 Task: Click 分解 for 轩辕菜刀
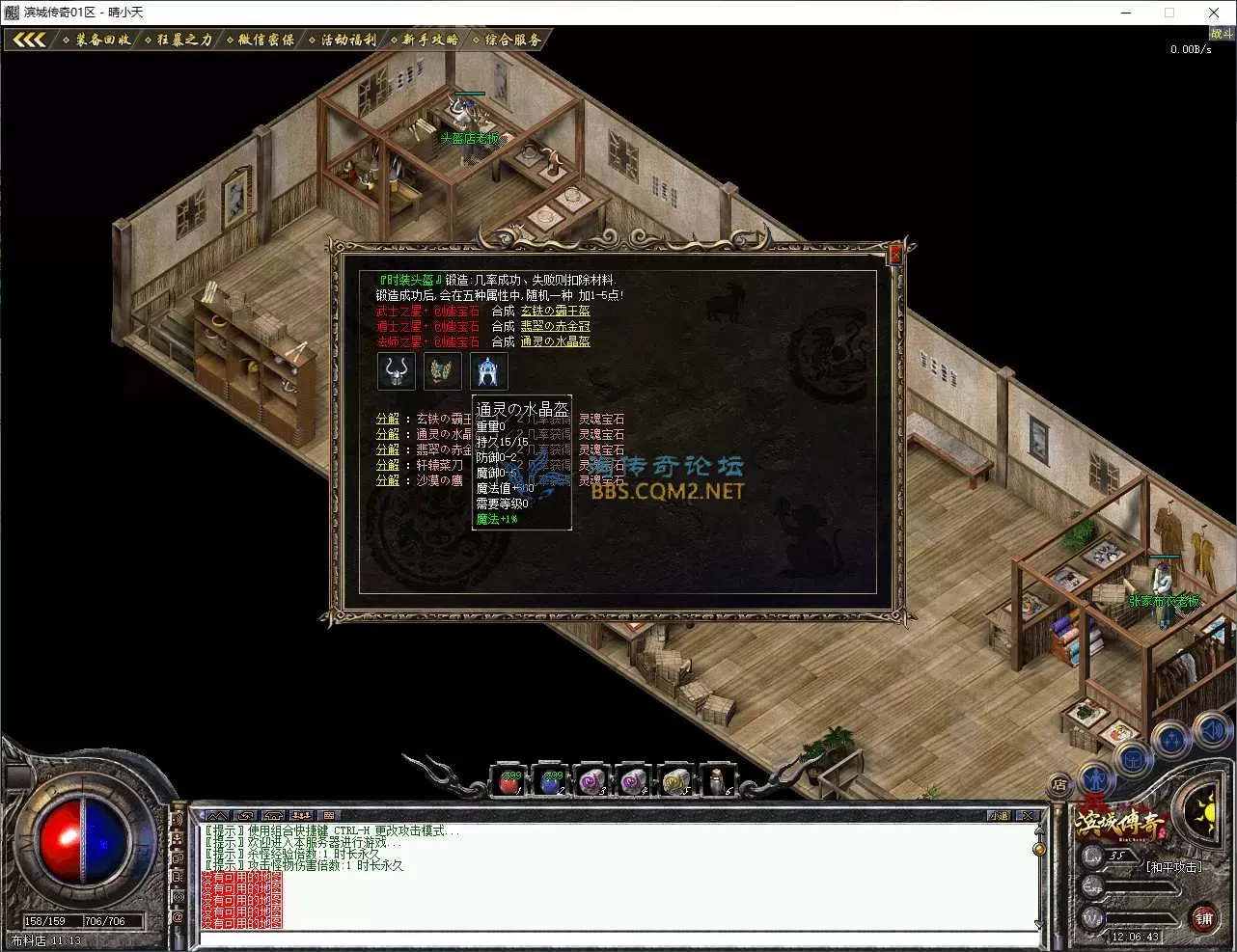387,465
